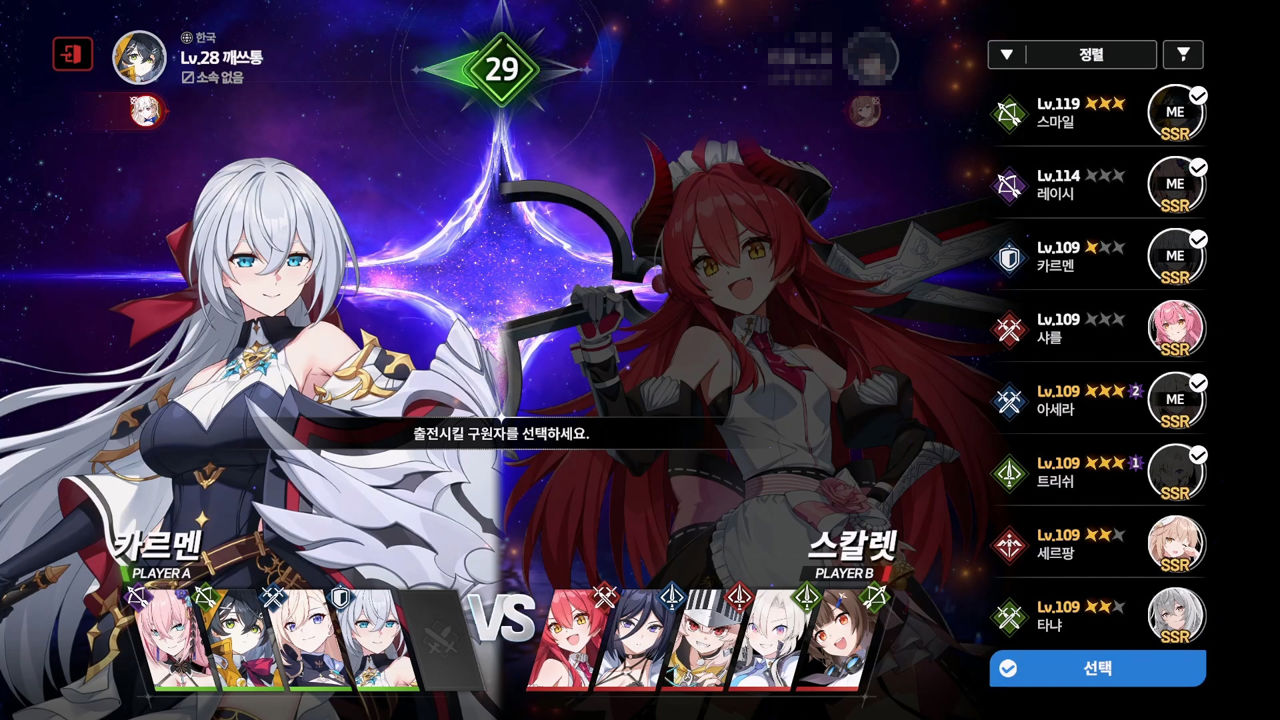This screenshot has height=720, width=1280.
Task: Choose 트리쉬 from the roster list
Action: 1100,472
